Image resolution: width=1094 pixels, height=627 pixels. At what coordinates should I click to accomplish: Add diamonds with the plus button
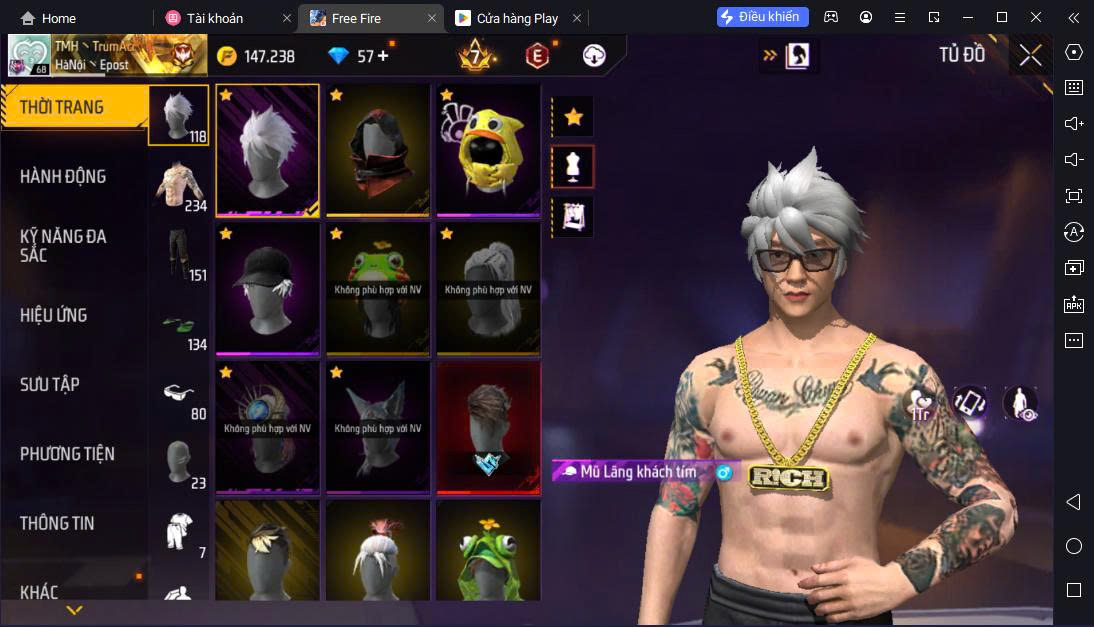382,56
